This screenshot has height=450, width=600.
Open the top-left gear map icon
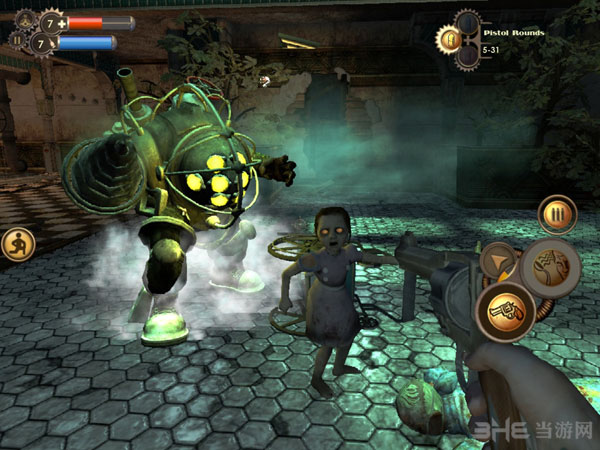point(22,19)
